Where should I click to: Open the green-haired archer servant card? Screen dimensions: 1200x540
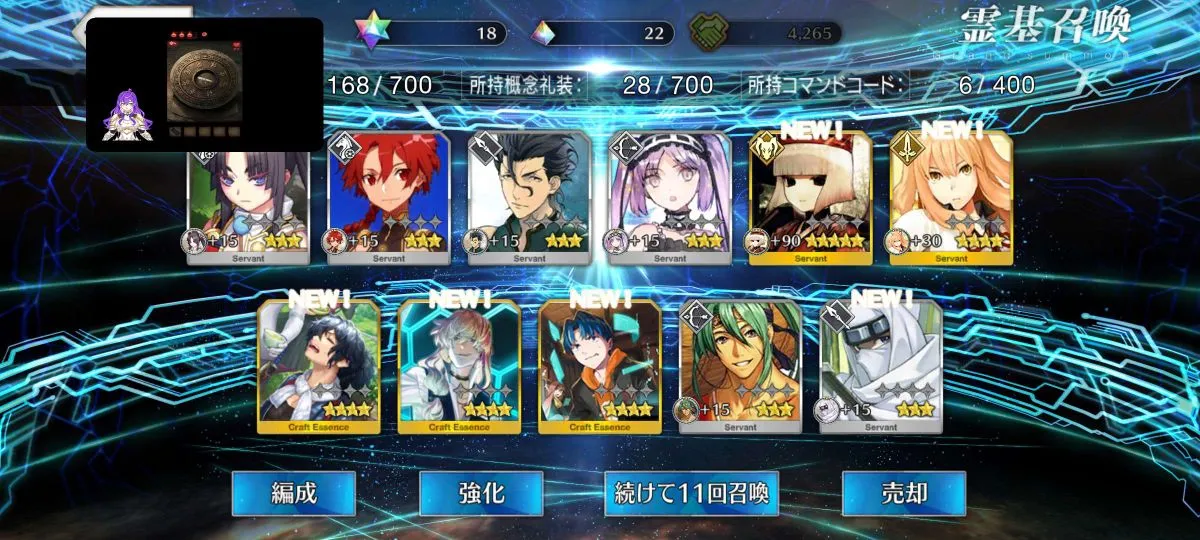740,367
